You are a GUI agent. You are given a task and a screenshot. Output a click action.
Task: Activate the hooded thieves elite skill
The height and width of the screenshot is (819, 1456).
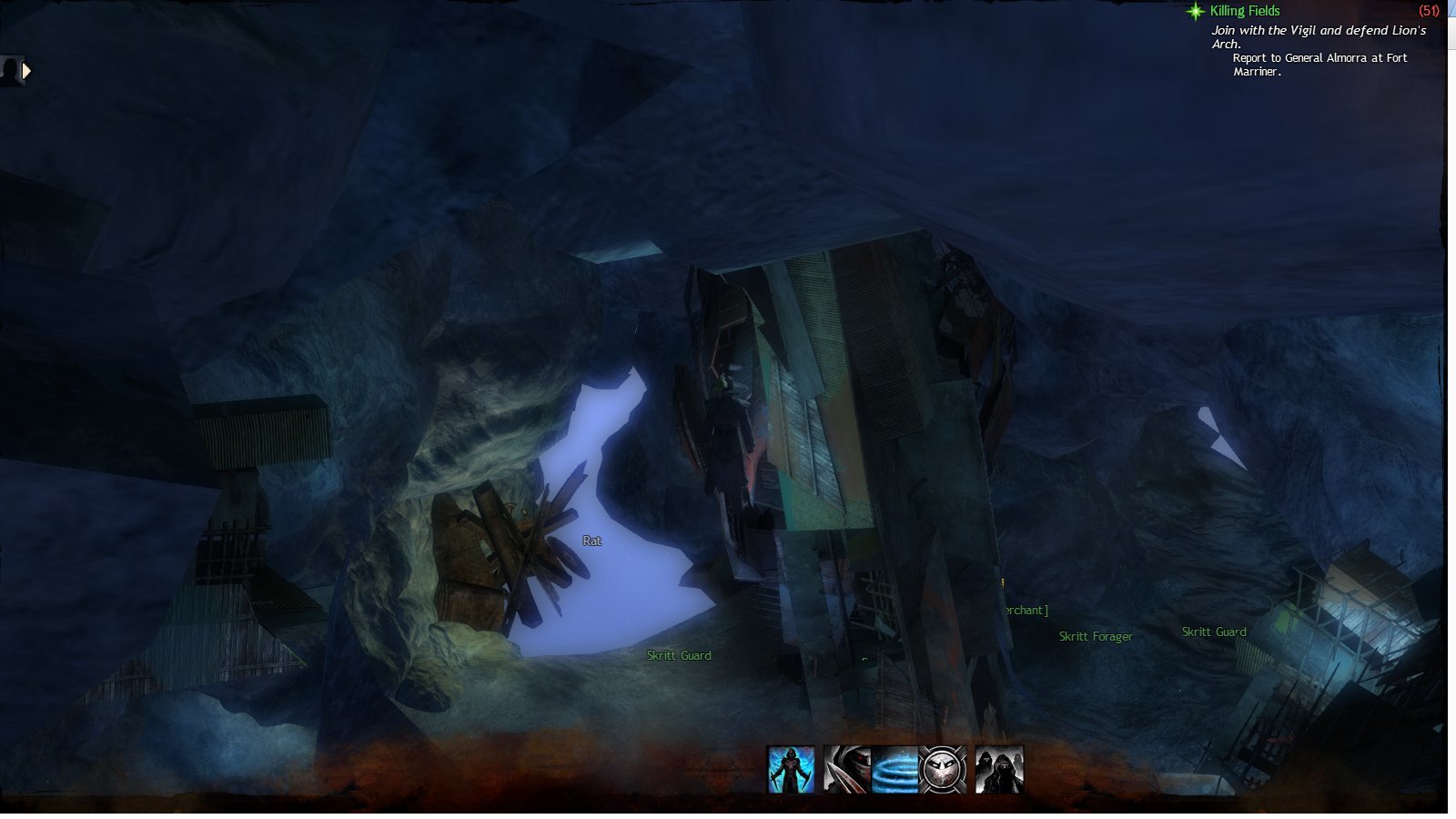(999, 770)
